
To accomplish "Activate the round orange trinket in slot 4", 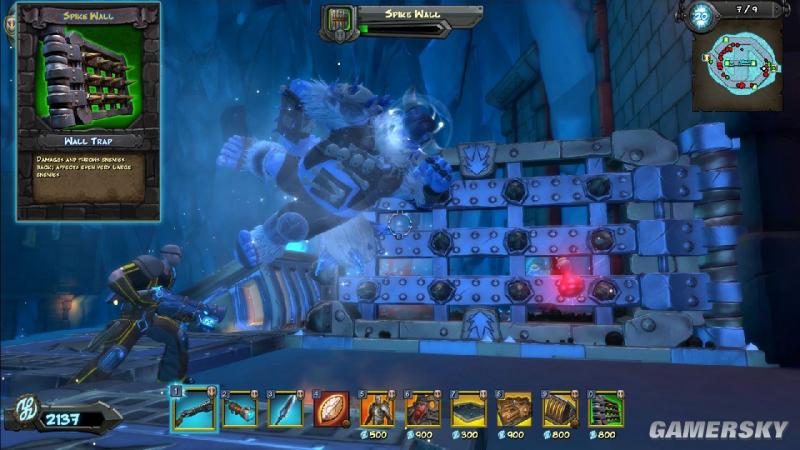I will 331,409.
